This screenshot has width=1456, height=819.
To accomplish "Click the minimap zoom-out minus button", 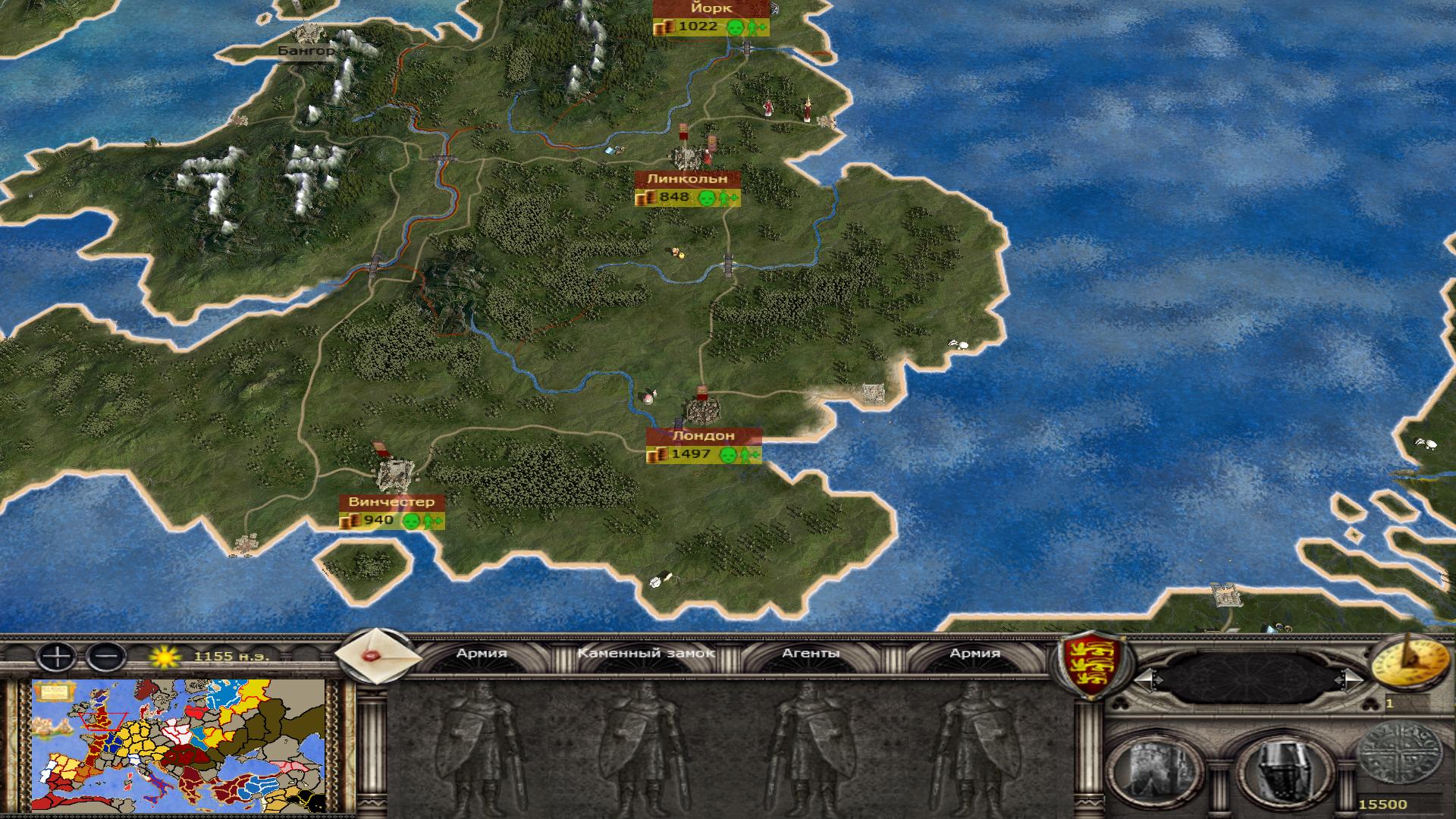I will point(106,656).
